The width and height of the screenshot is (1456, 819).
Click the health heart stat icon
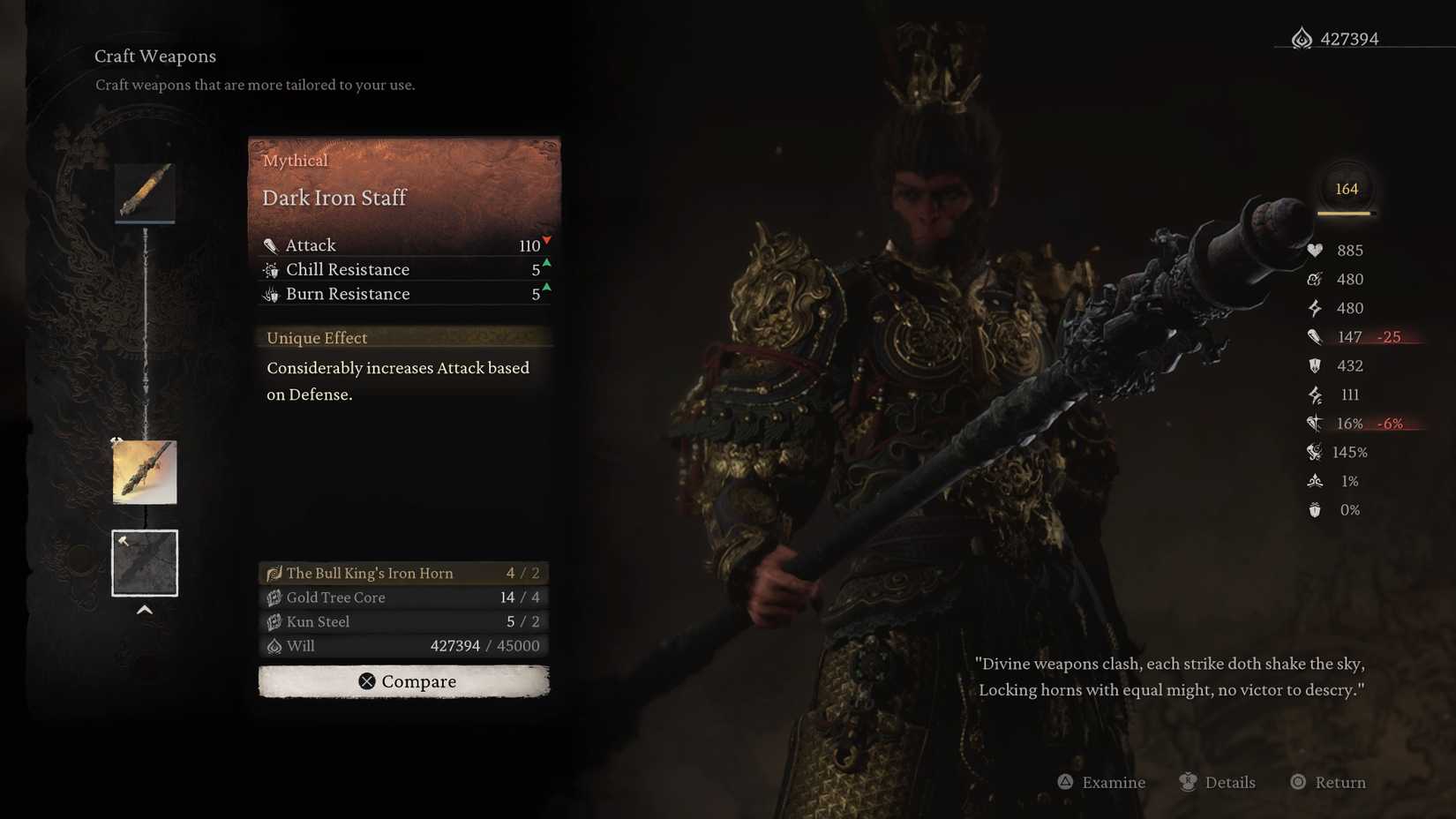pyautogui.click(x=1316, y=250)
